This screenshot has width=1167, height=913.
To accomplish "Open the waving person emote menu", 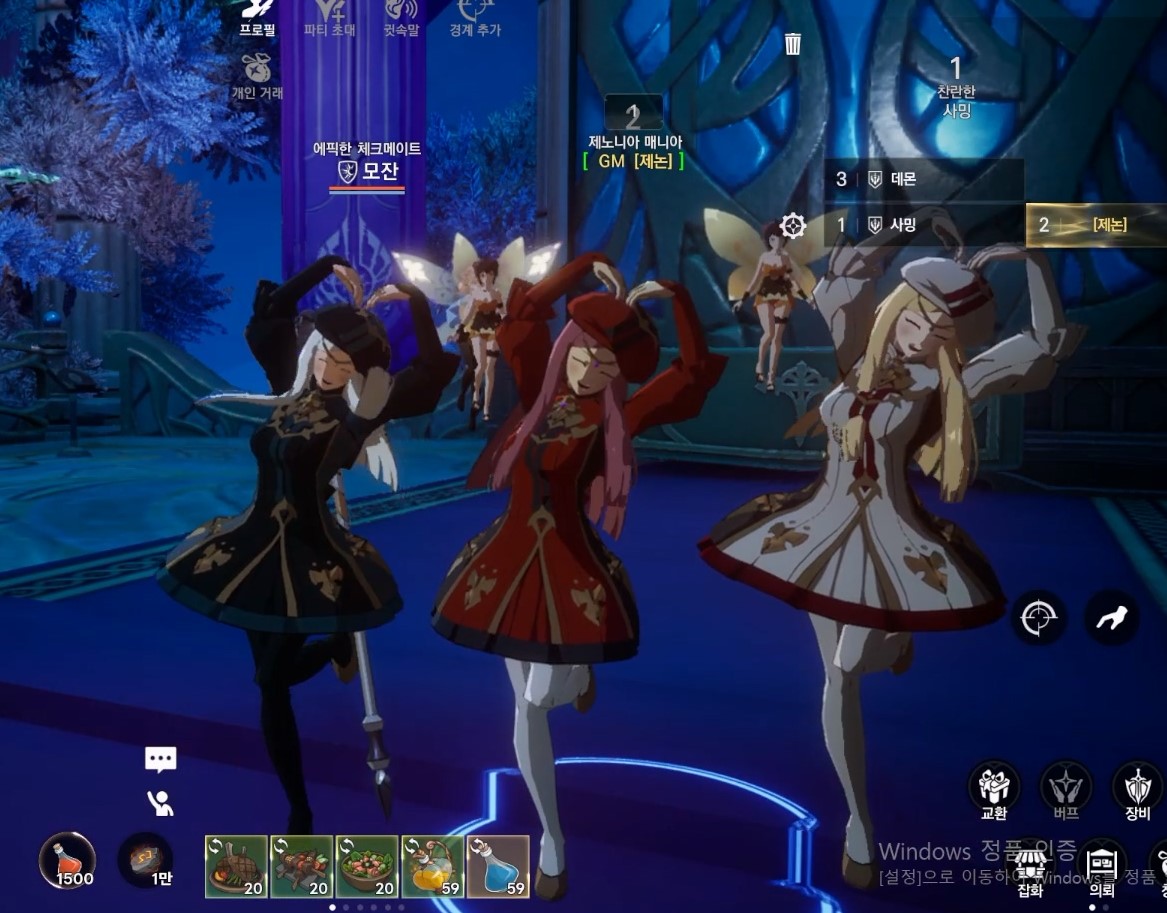I will (x=160, y=802).
